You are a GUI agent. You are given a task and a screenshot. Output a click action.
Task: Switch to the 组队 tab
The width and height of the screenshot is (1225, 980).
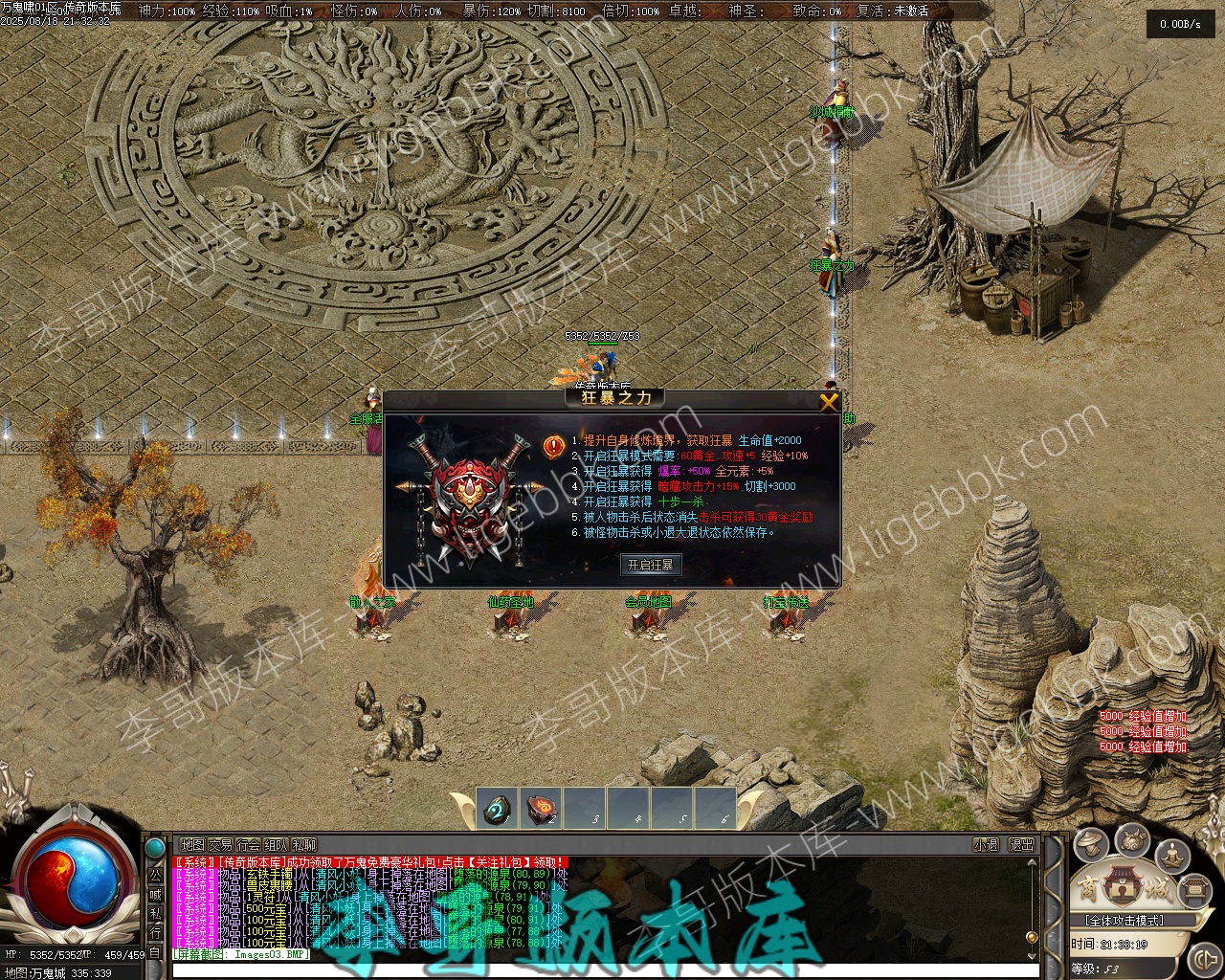coord(276,845)
